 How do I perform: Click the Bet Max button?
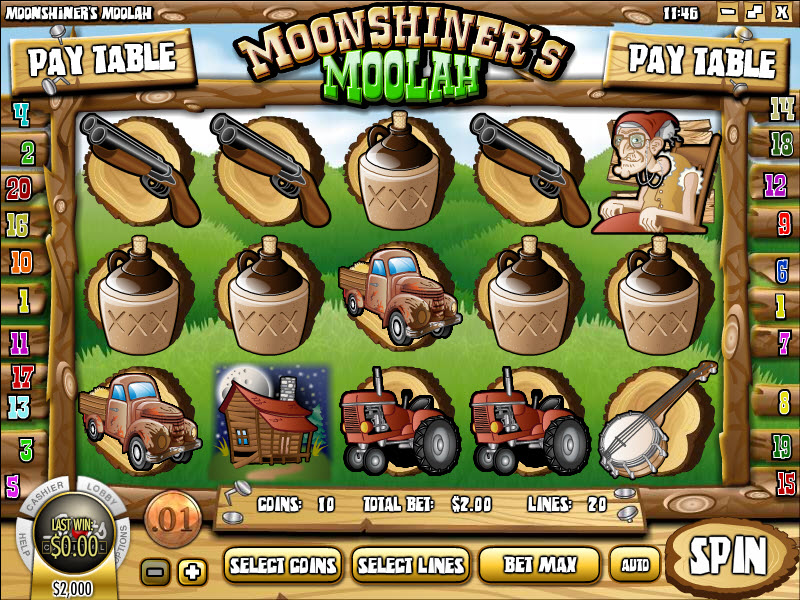coord(539,565)
